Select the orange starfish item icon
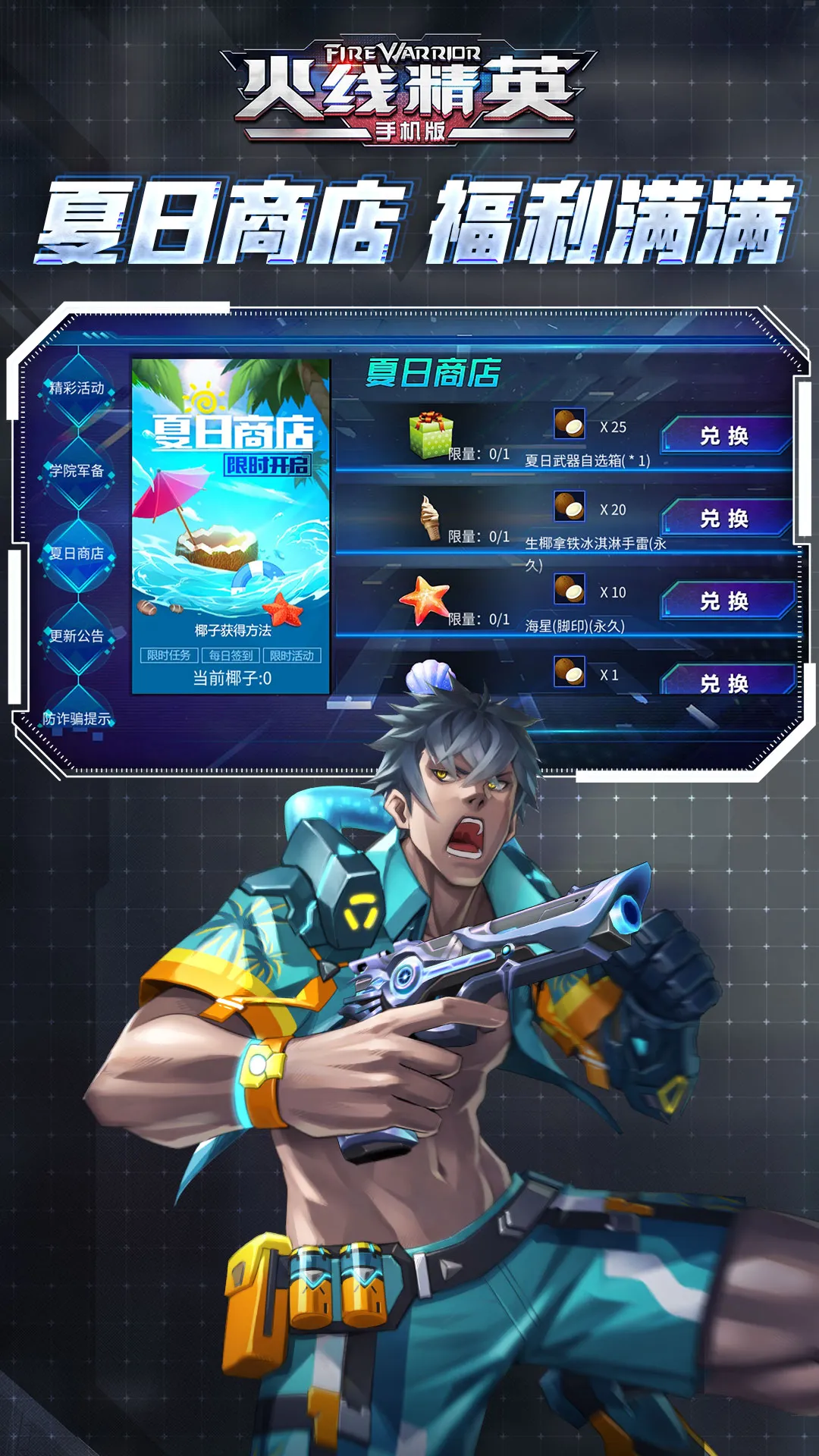 [425, 599]
